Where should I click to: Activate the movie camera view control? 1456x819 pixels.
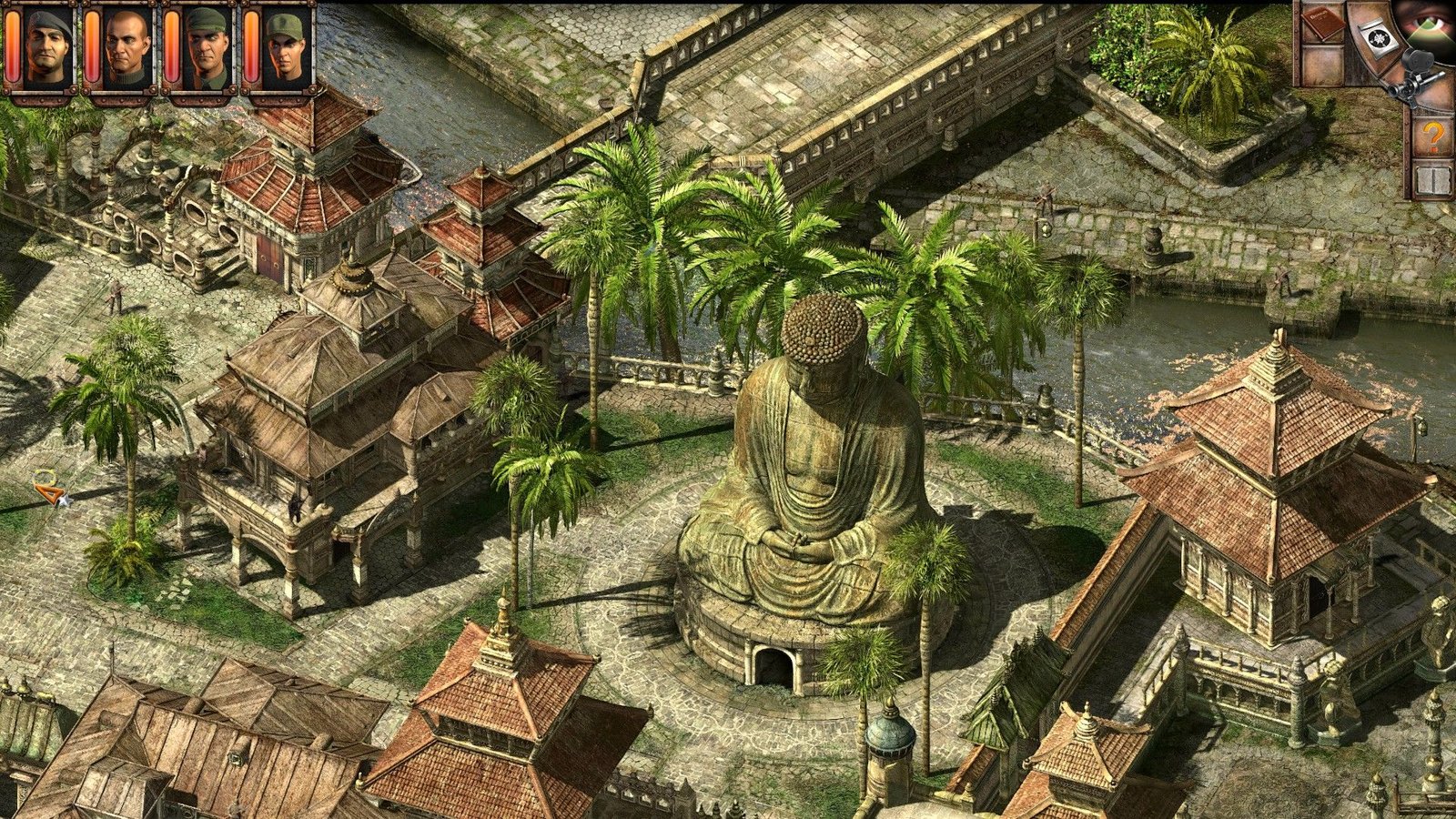tap(1415, 73)
